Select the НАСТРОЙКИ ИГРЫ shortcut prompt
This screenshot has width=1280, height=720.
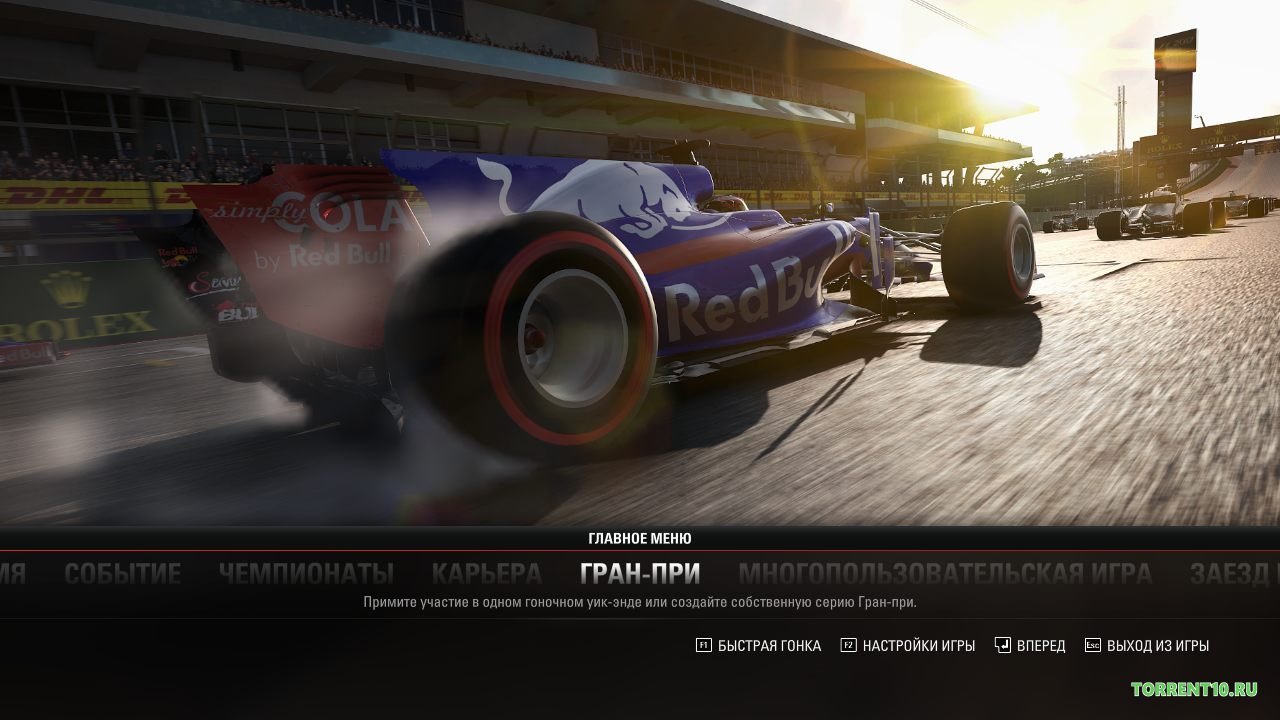click(918, 645)
